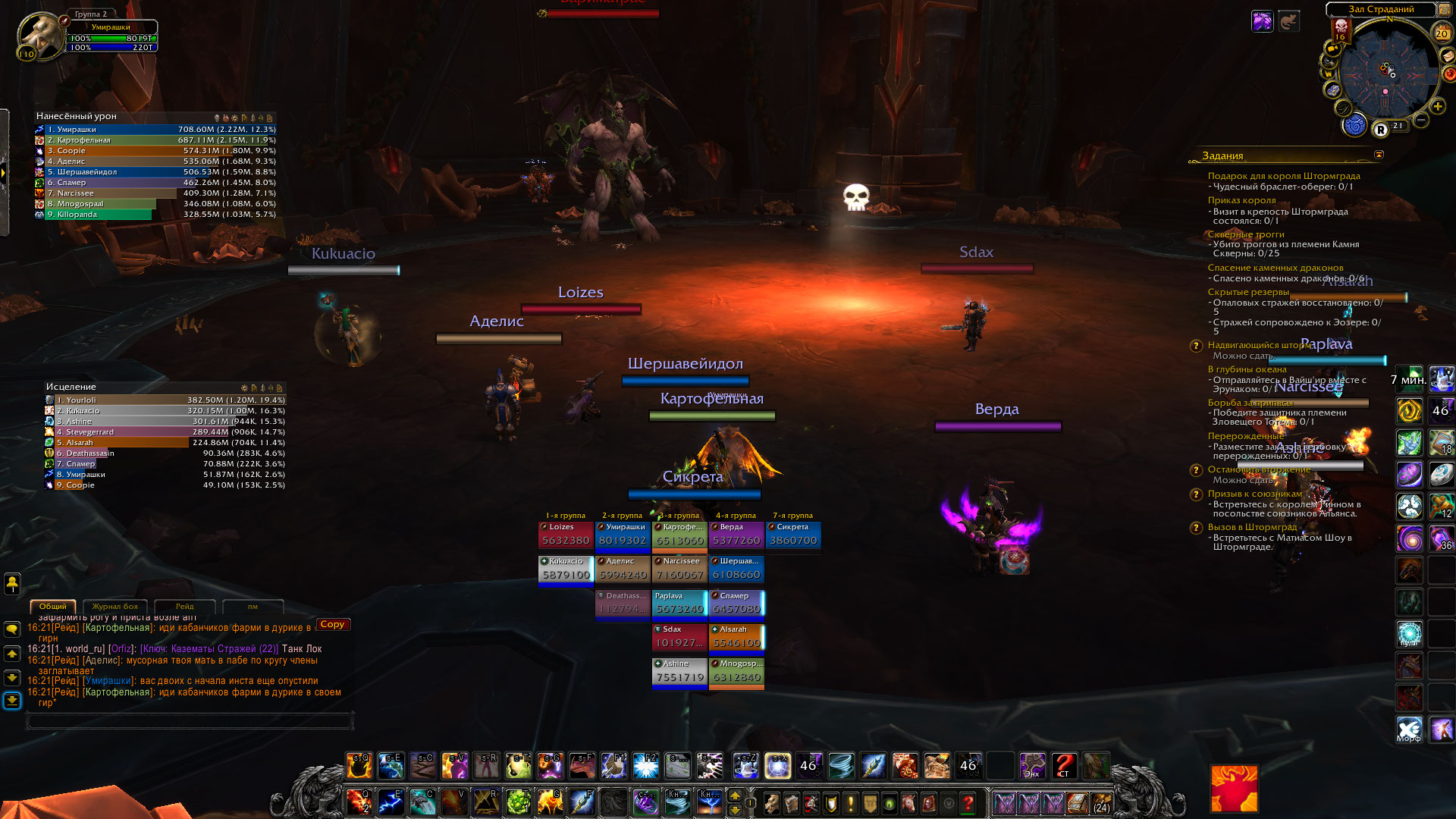
Task: Open the calendar showing day 20
Action: click(1441, 33)
